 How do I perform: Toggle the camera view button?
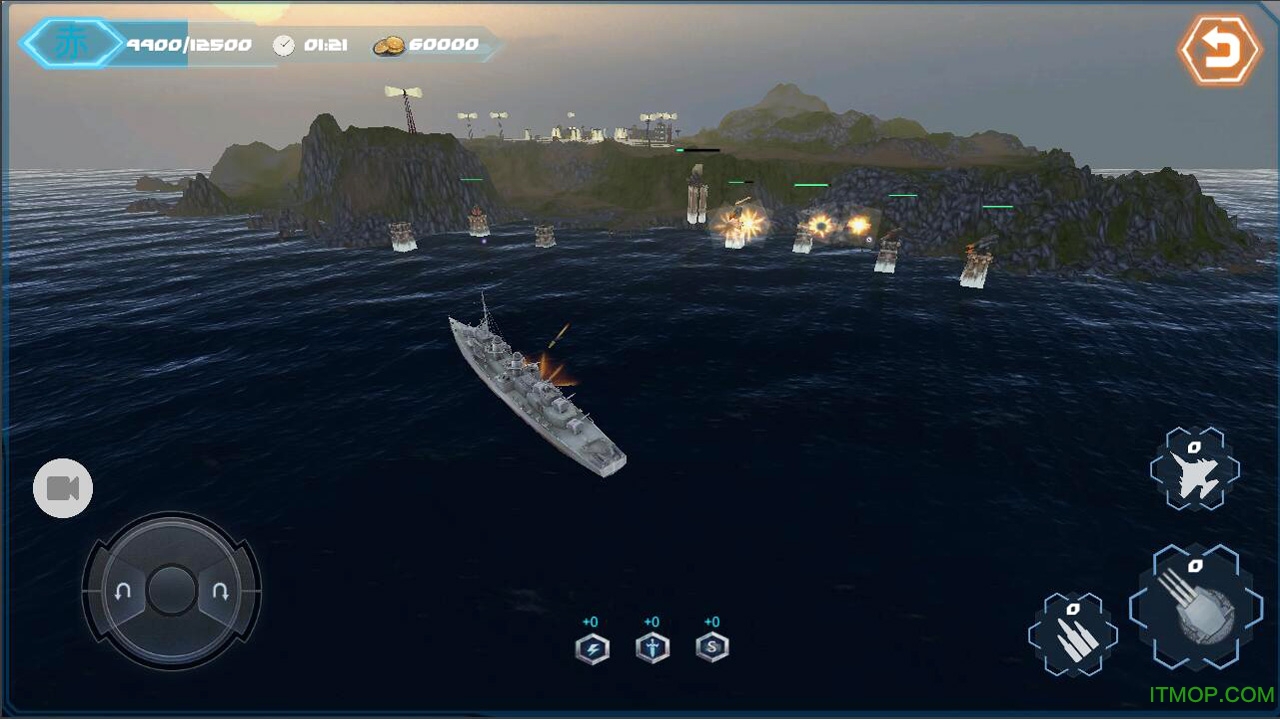pyautogui.click(x=63, y=488)
